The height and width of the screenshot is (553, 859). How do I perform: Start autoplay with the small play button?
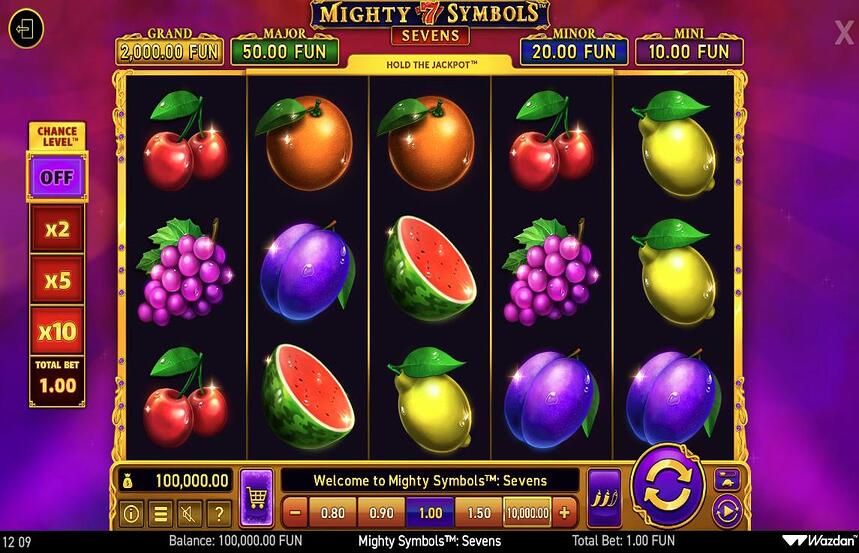tap(726, 511)
